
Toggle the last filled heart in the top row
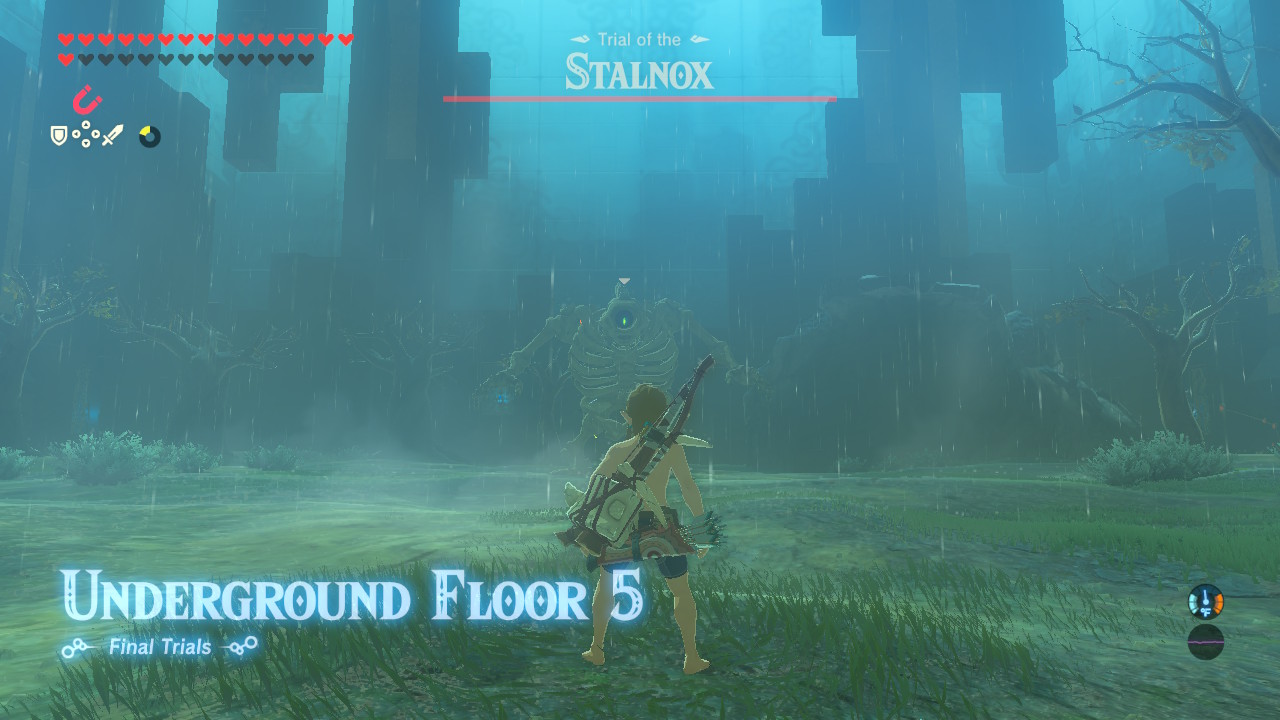coord(345,38)
